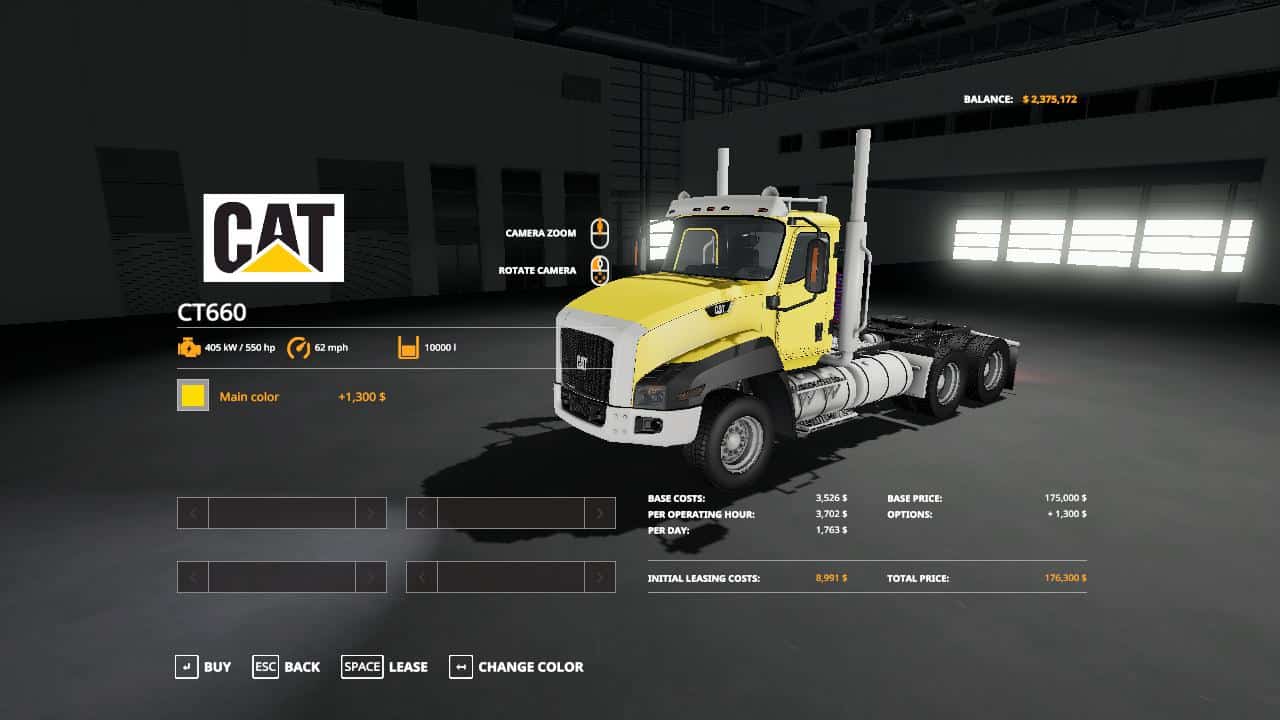Choose the Change Color option
Screen dimensions: 1280x720
coord(516,667)
